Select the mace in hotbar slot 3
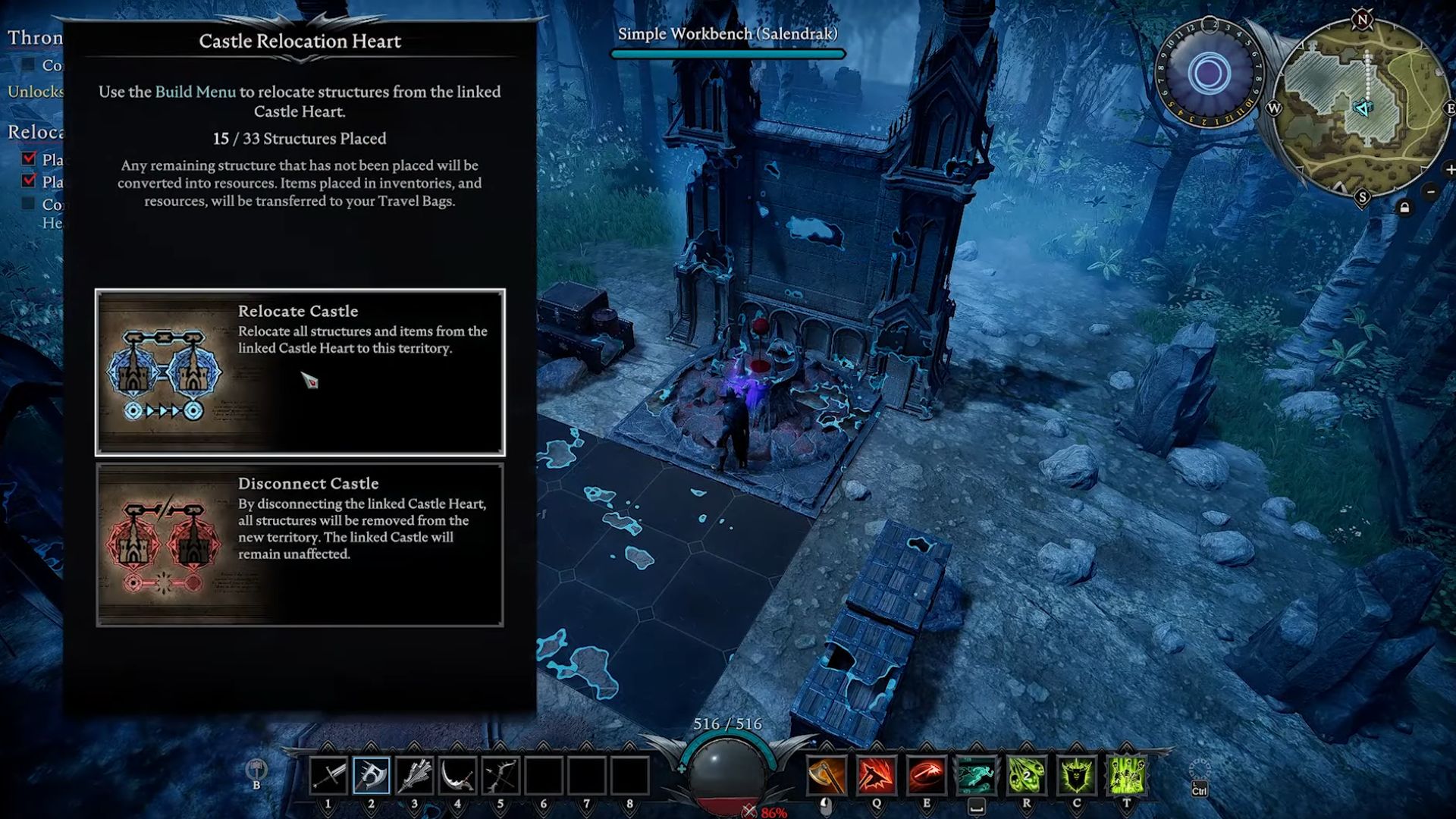The width and height of the screenshot is (1456, 819). click(414, 776)
